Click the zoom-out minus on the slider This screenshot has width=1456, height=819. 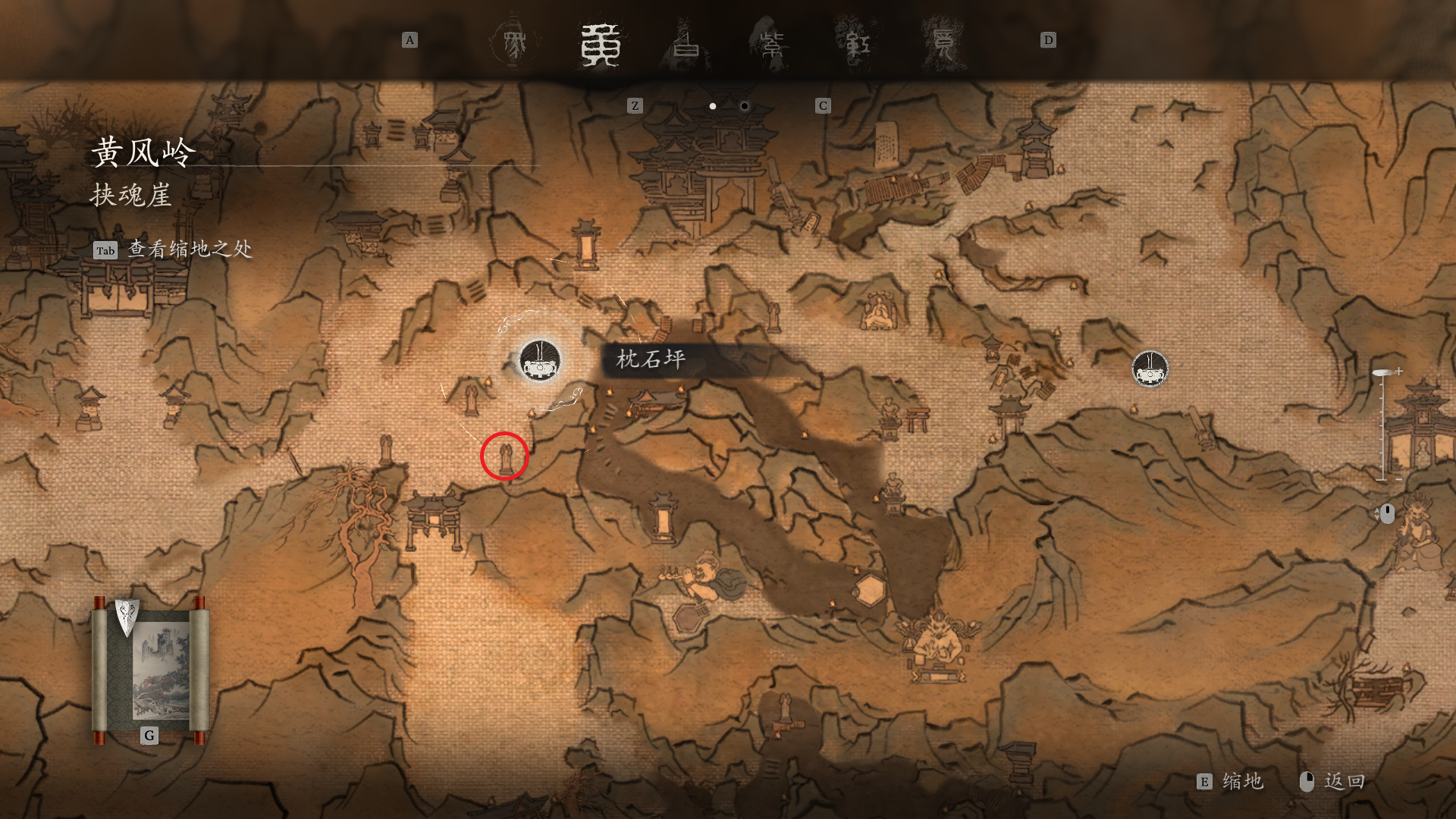click(1398, 479)
